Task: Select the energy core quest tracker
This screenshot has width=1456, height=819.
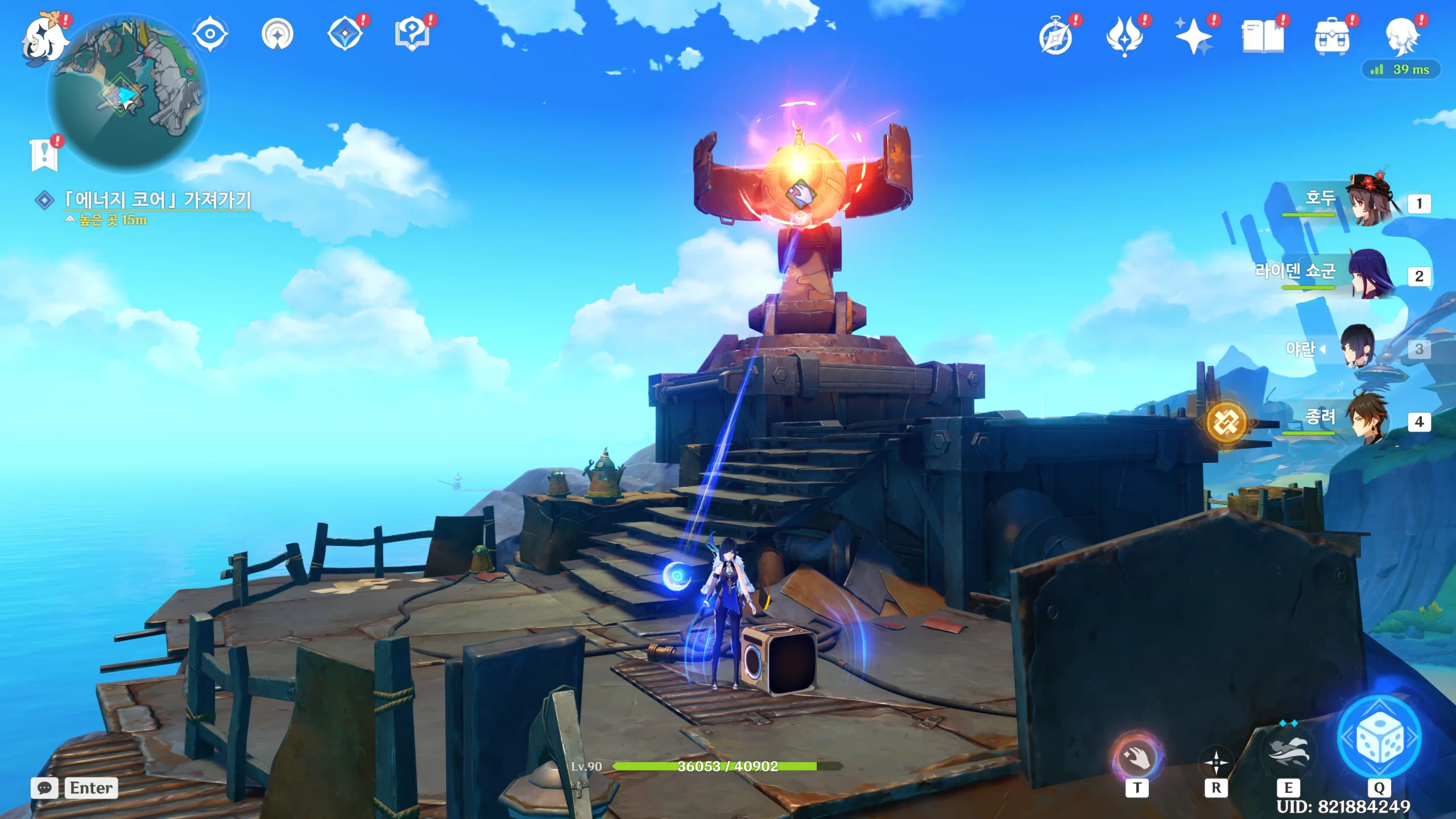Action: pyautogui.click(x=157, y=200)
